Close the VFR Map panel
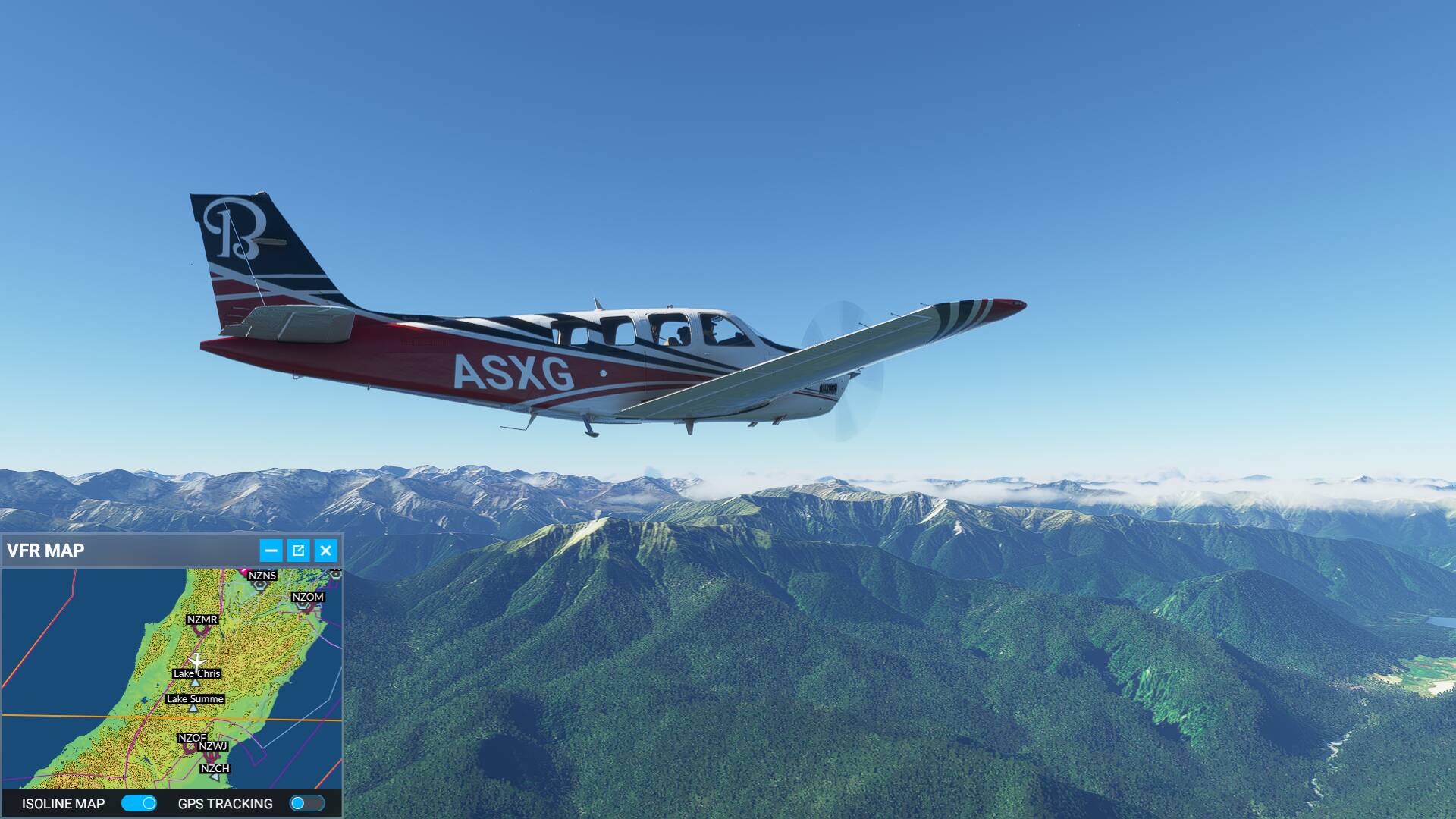The width and height of the screenshot is (1456, 819). point(326,551)
